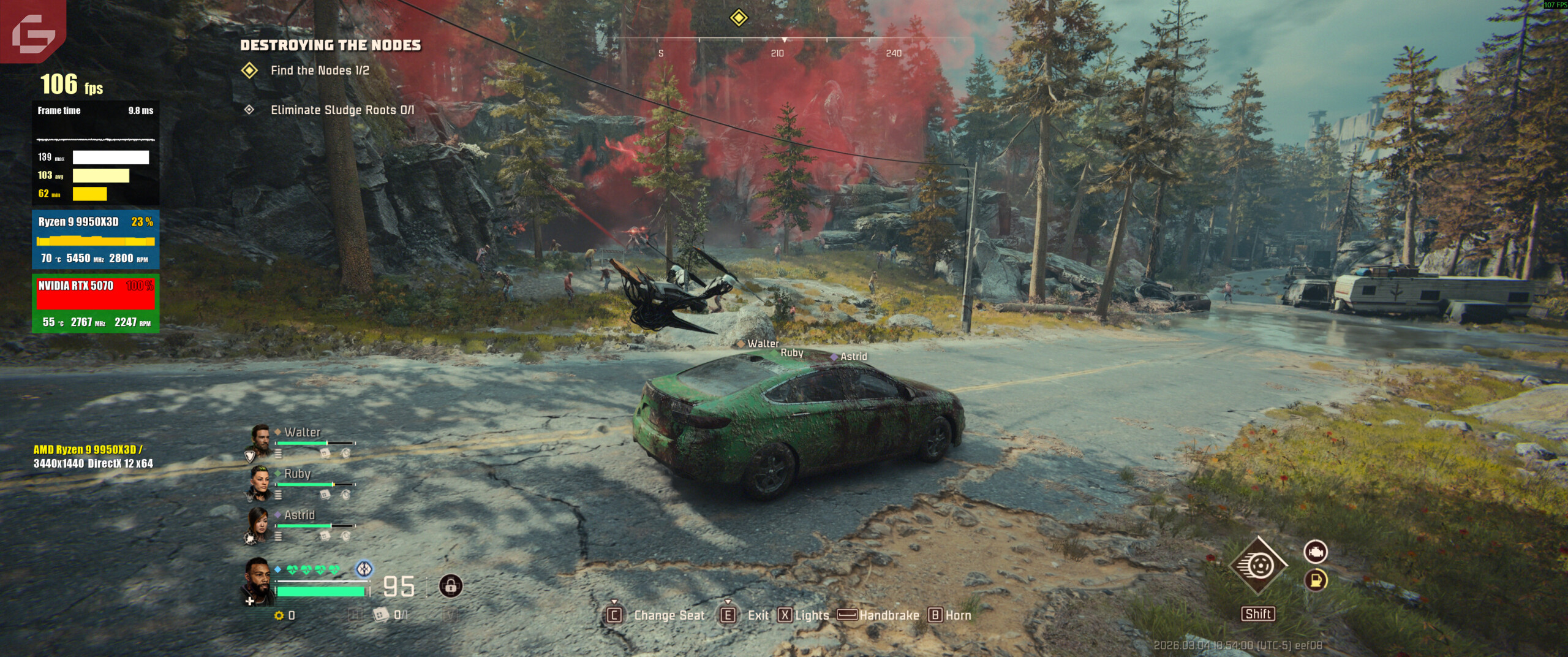Click the gold gear currency icon
The image size is (1568, 657).
(279, 615)
